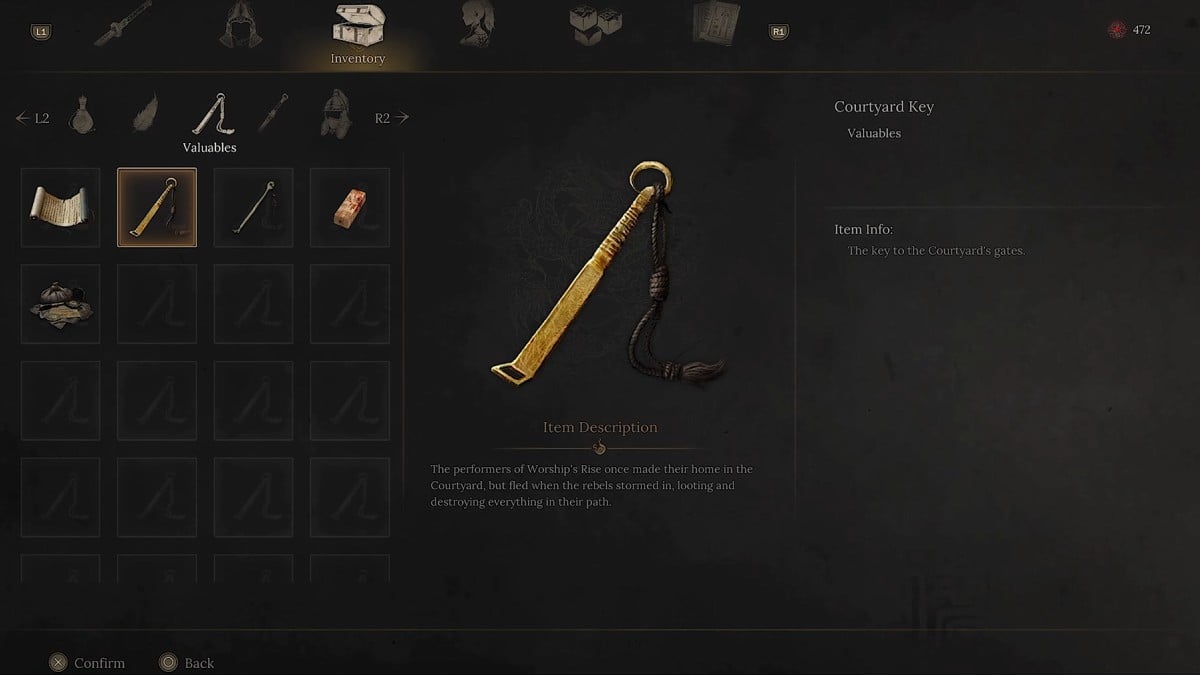The image size is (1200, 675).
Task: Select the thin silver key slot
Action: coord(253,207)
